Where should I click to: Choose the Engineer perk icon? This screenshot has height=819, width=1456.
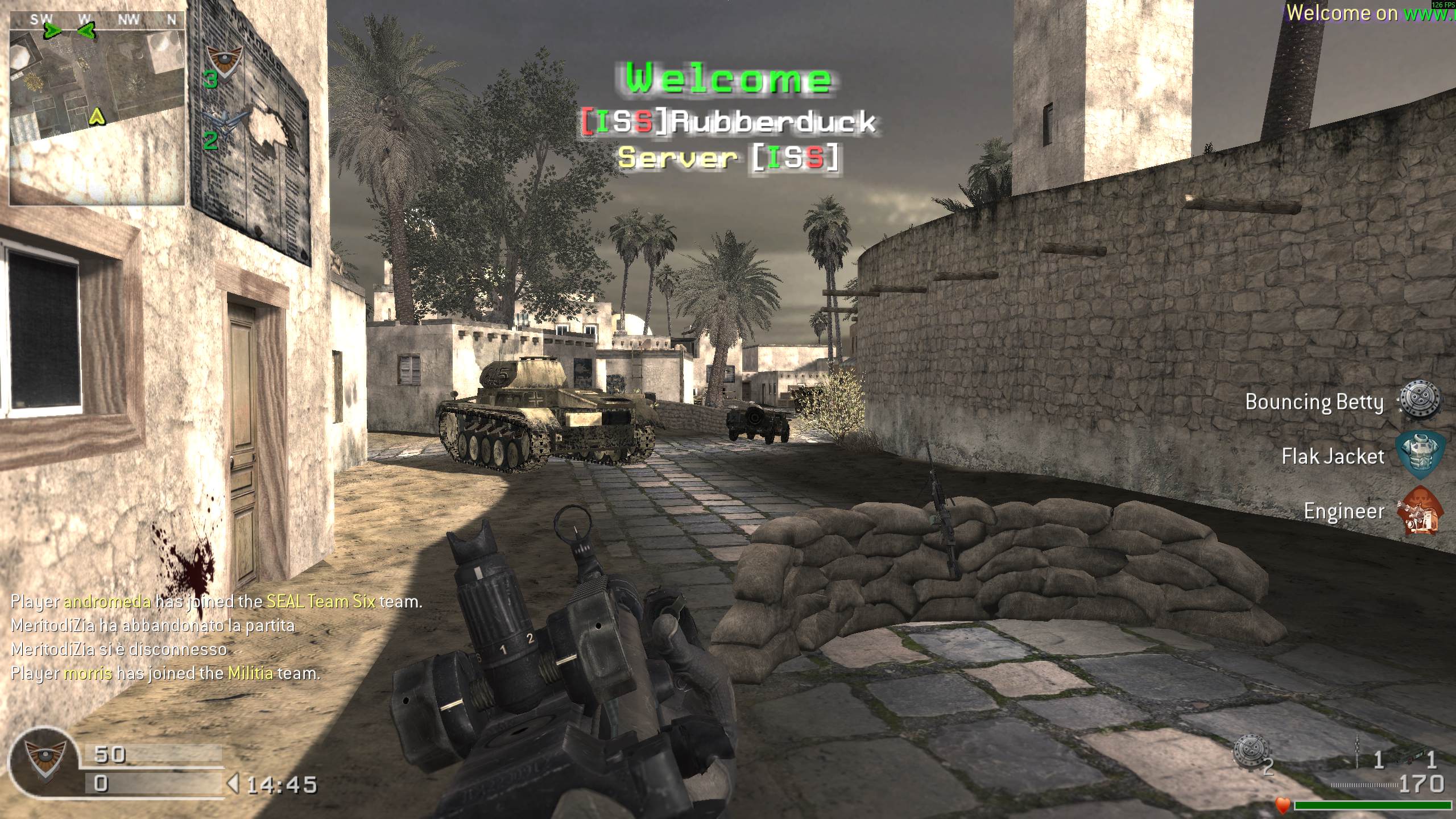(1420, 510)
